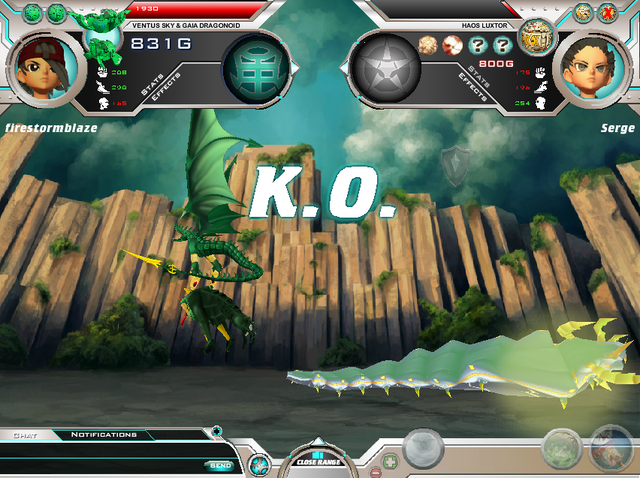
Task: Select Serge's opponent portrait
Action: click(x=596, y=63)
